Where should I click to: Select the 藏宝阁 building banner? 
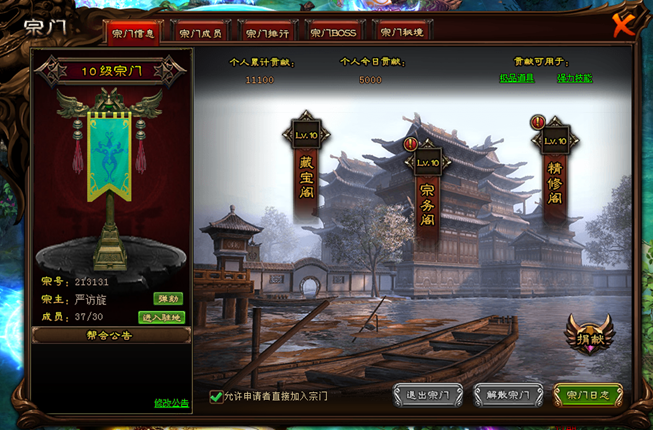tap(307, 176)
